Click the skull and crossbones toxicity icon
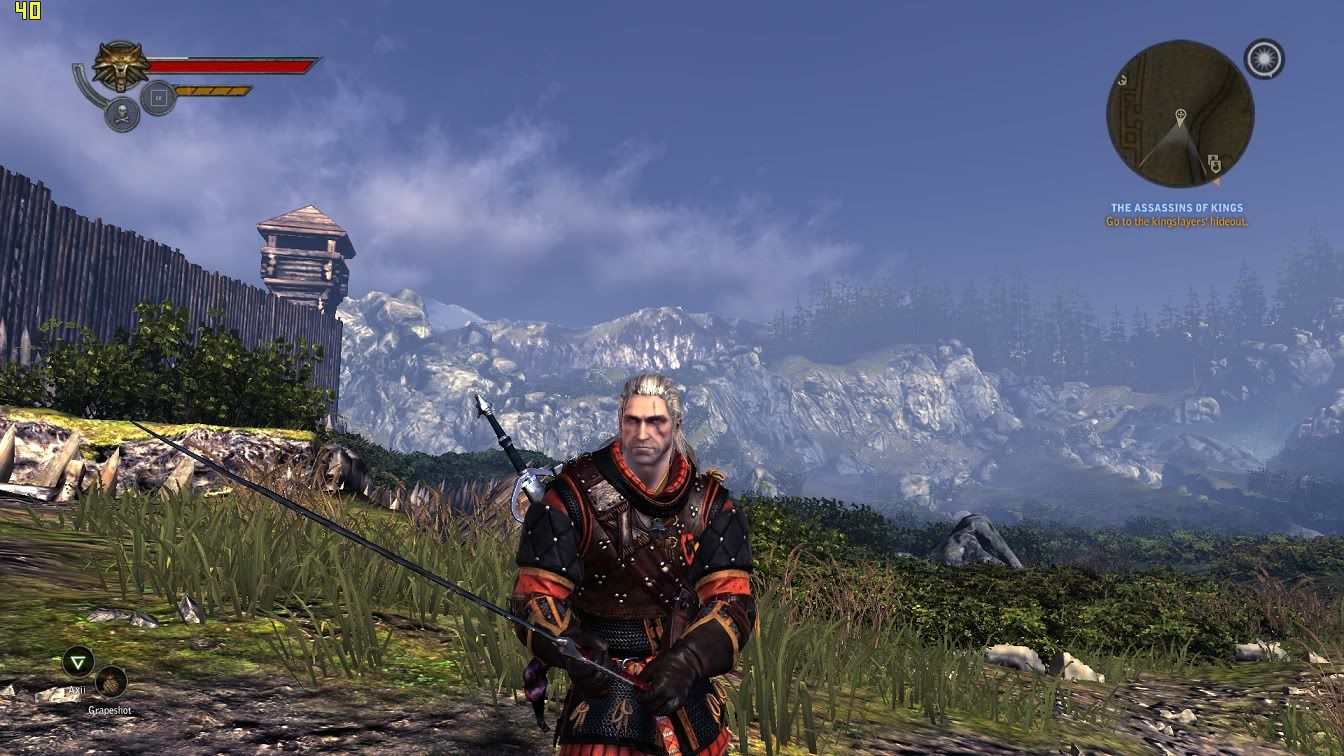The image size is (1344, 756). tap(122, 114)
